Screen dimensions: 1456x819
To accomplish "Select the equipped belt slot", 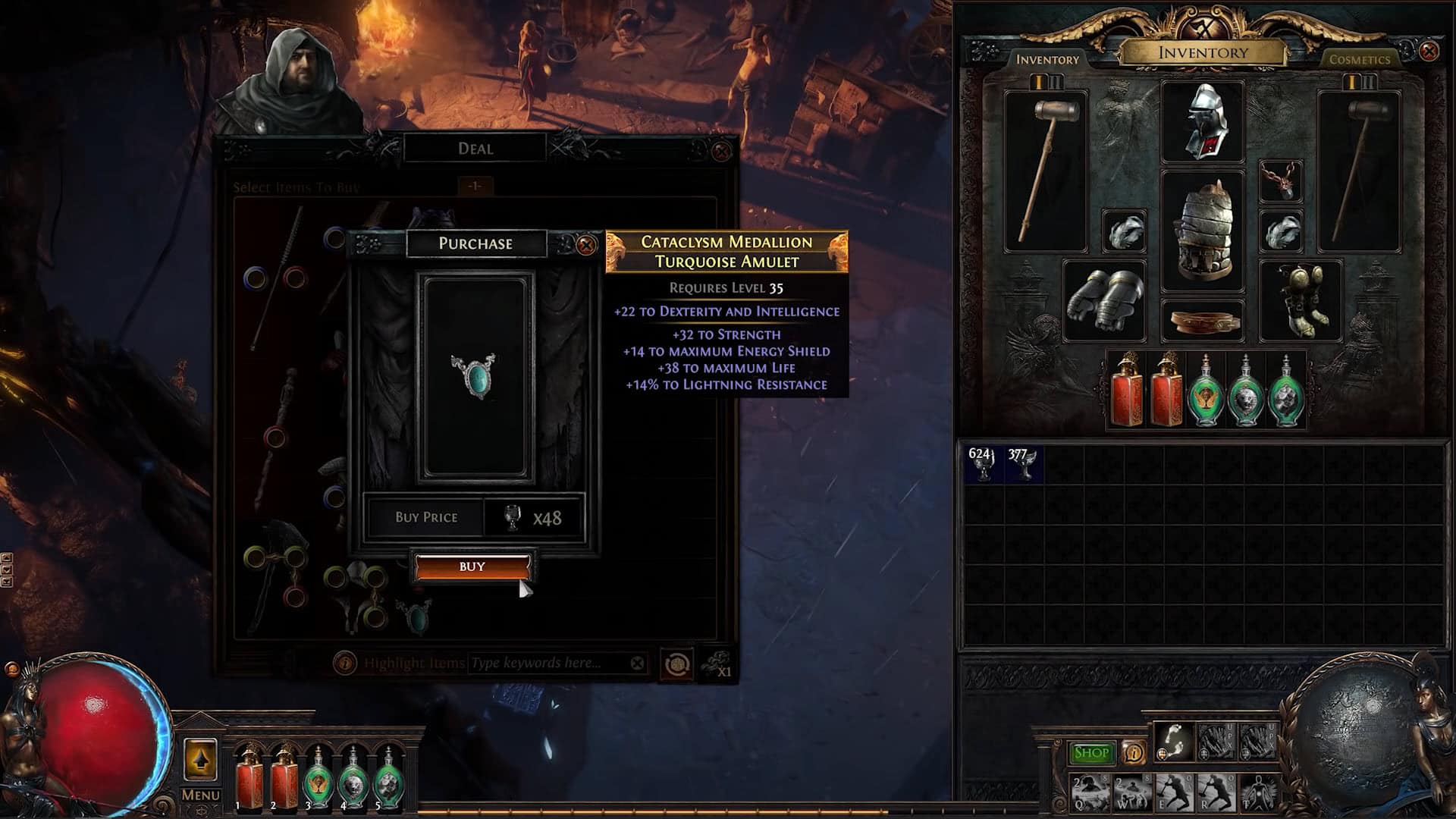I will coord(1203,322).
